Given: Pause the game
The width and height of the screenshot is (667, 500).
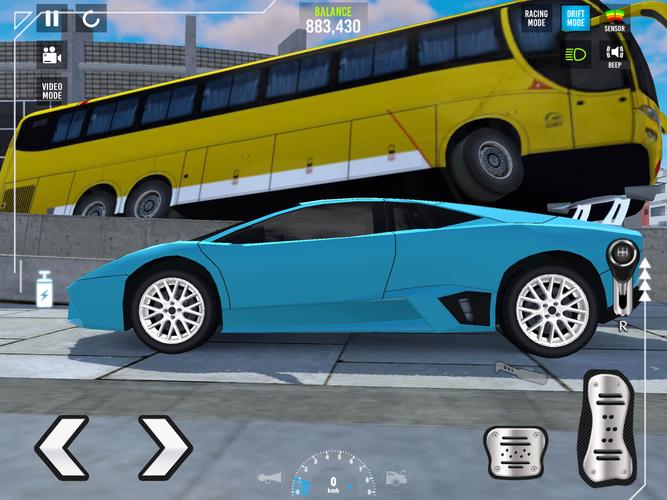Looking at the screenshot, I should pos(52,18).
